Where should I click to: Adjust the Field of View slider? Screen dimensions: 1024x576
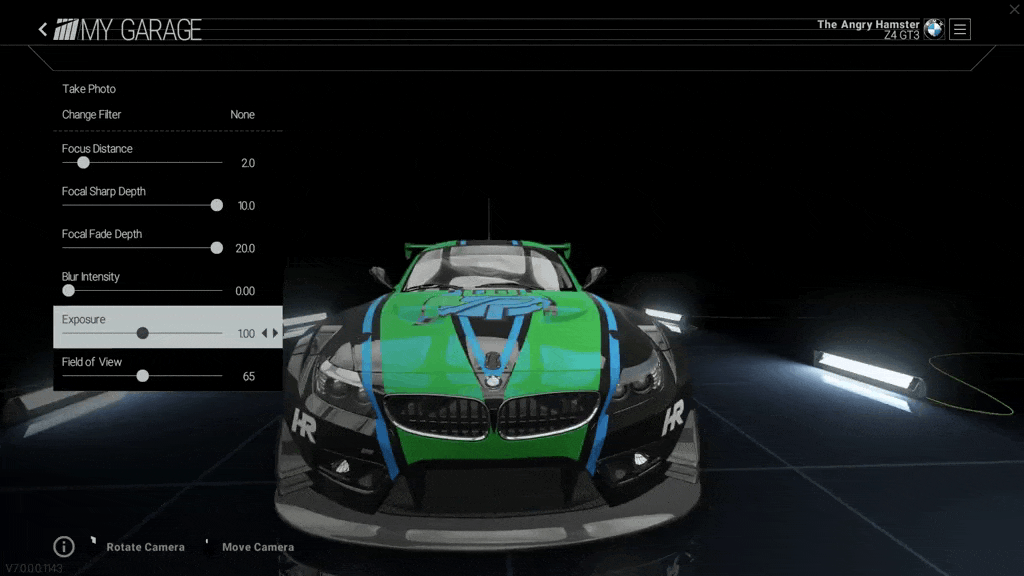pos(143,376)
